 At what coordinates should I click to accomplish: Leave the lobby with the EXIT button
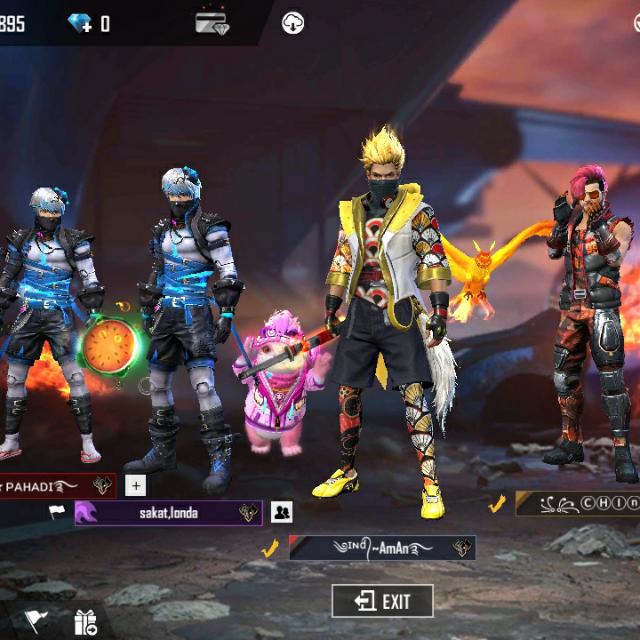[x=383, y=601]
